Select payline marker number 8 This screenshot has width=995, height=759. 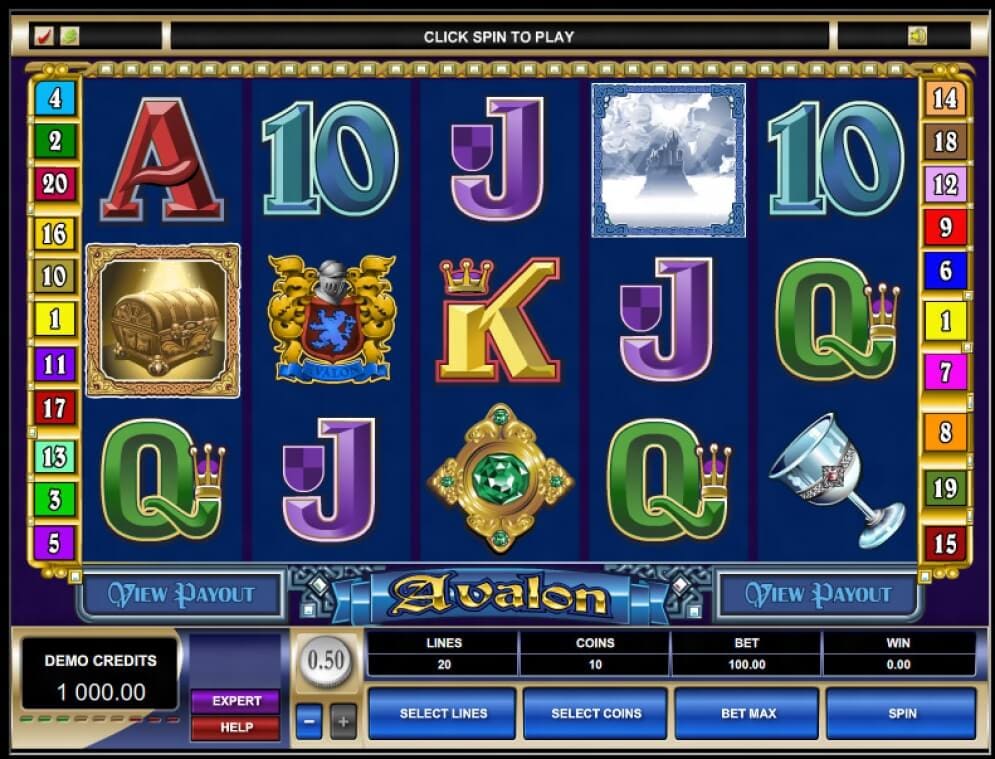945,433
